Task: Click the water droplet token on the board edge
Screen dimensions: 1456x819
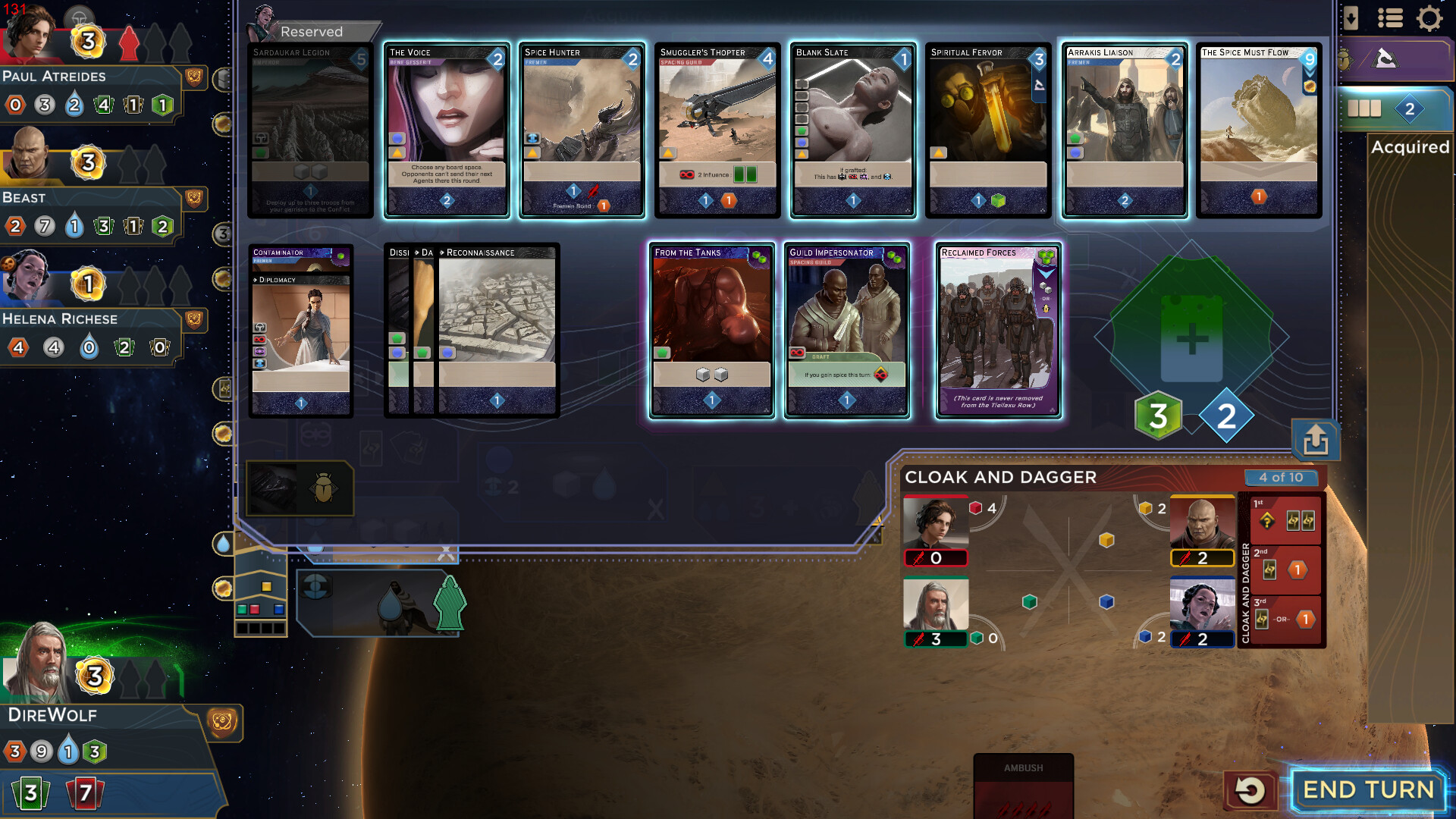Action: coord(224,543)
